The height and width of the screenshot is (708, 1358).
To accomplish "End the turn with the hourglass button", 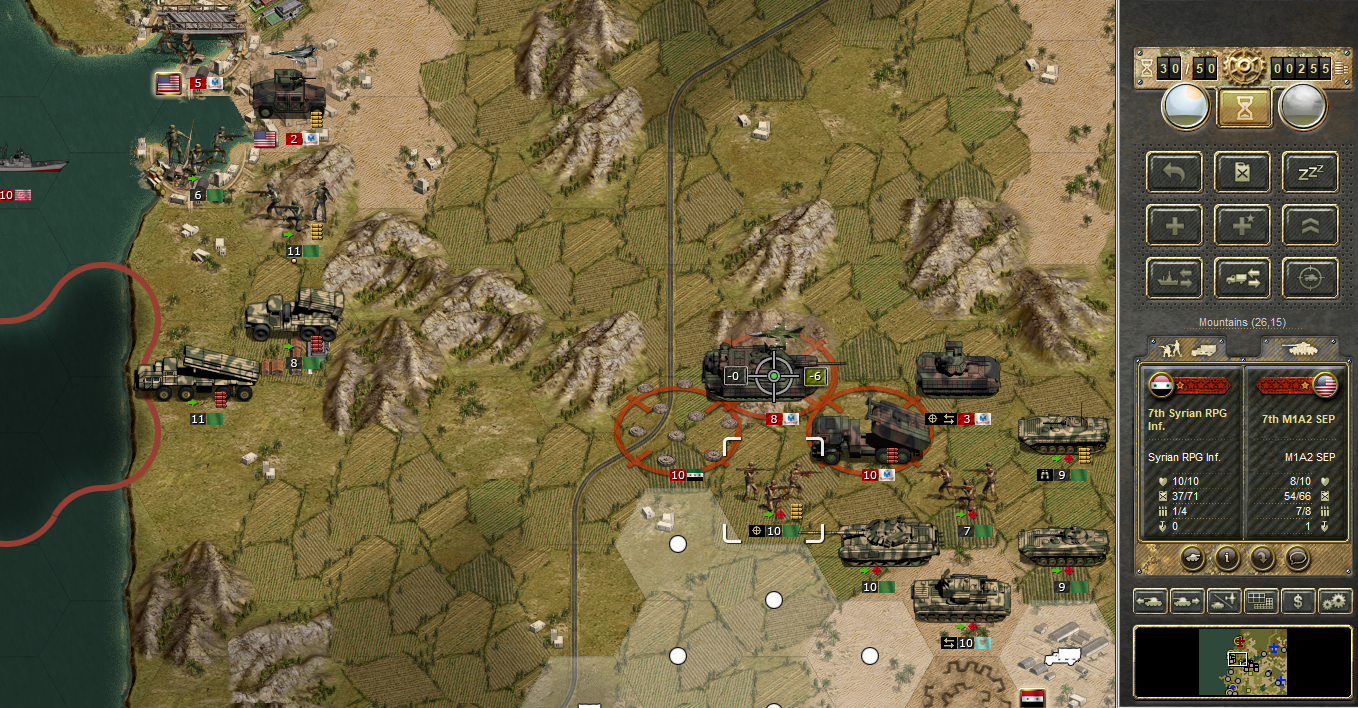I will coord(1244,107).
